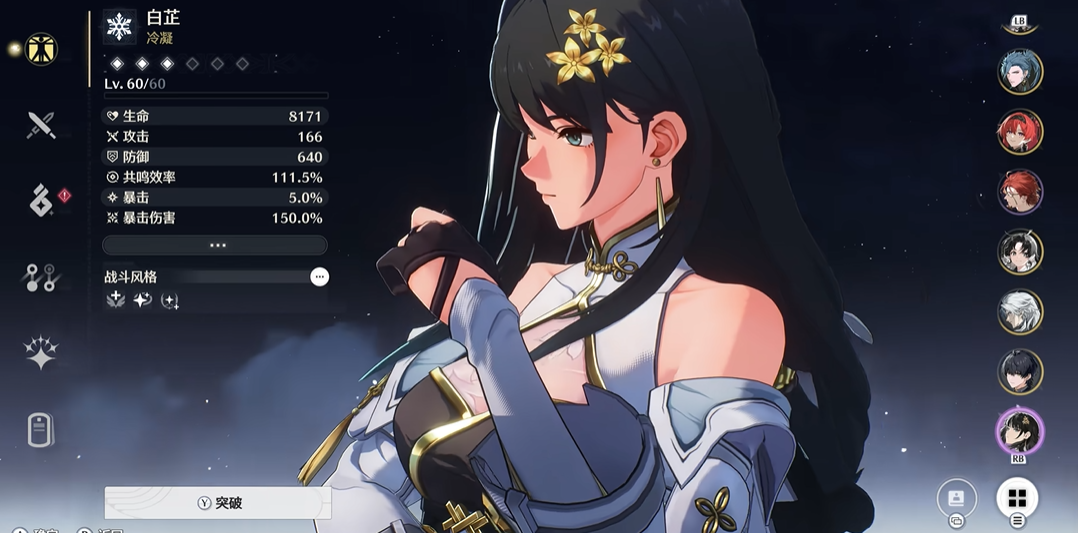Click the round card icon button
The image size is (1078, 533).
[956, 498]
